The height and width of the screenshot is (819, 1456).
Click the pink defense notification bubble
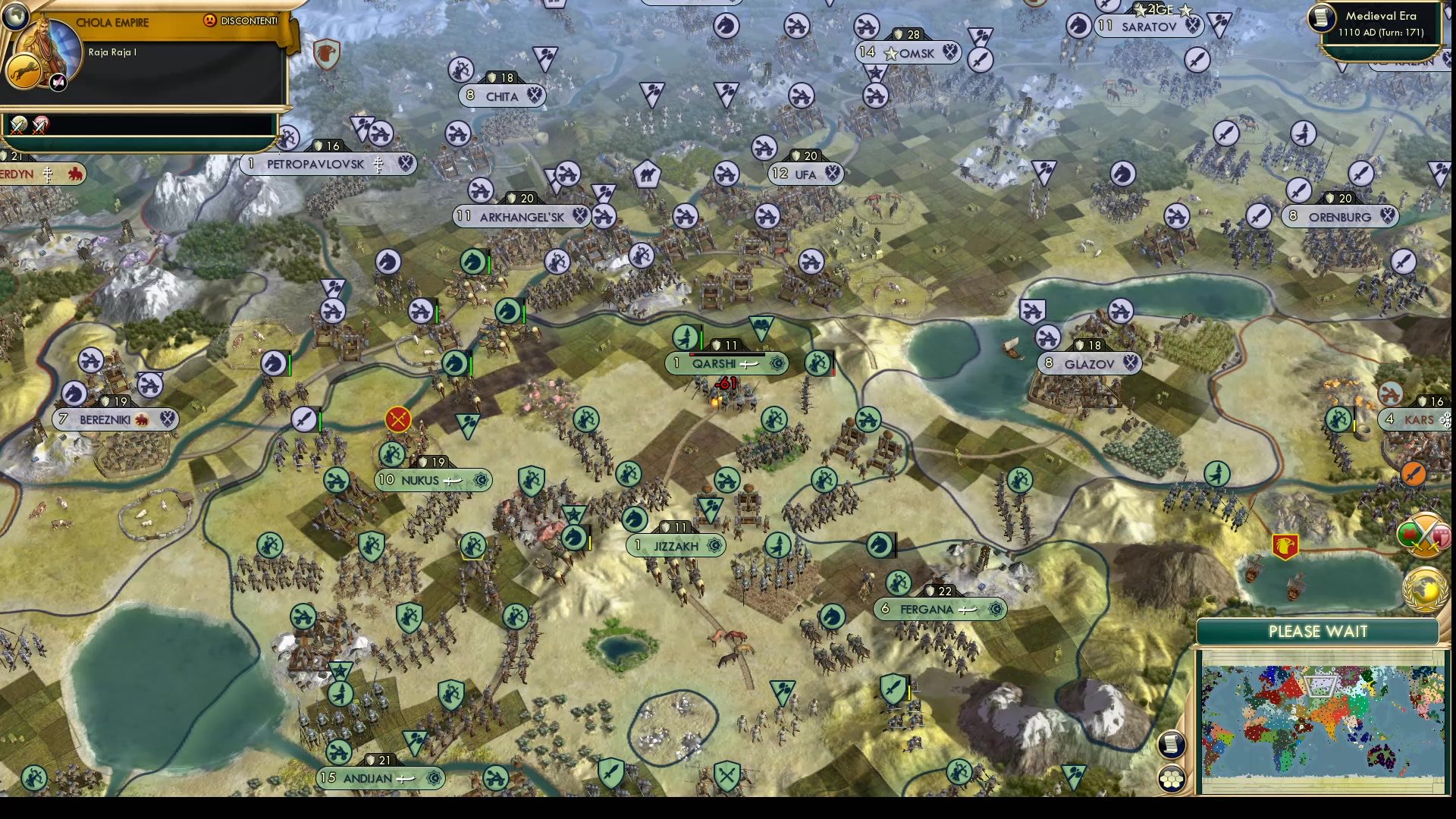1441,536
